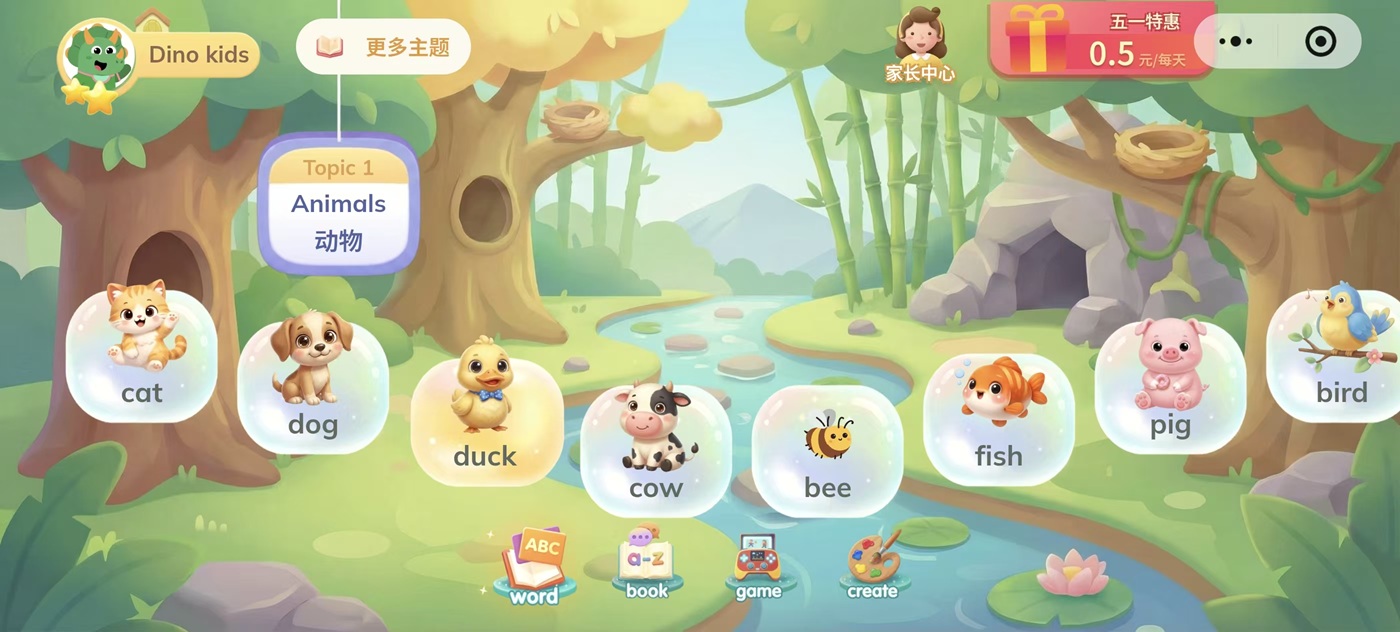Open the Dino kids profile
The image size is (1400, 632).
pyautogui.click(x=160, y=56)
